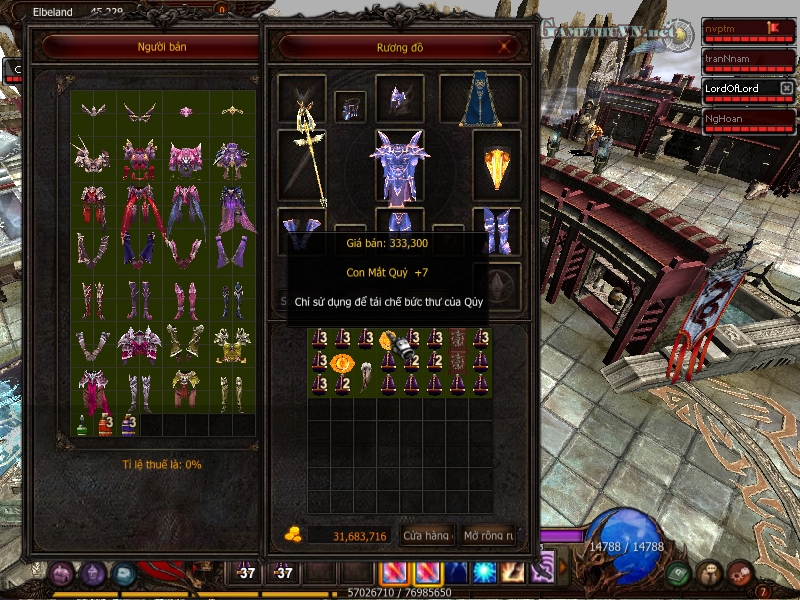This screenshot has width=800, height=600.
Task: Activate the cyan starburst skill on hotbar
Action: point(485,572)
